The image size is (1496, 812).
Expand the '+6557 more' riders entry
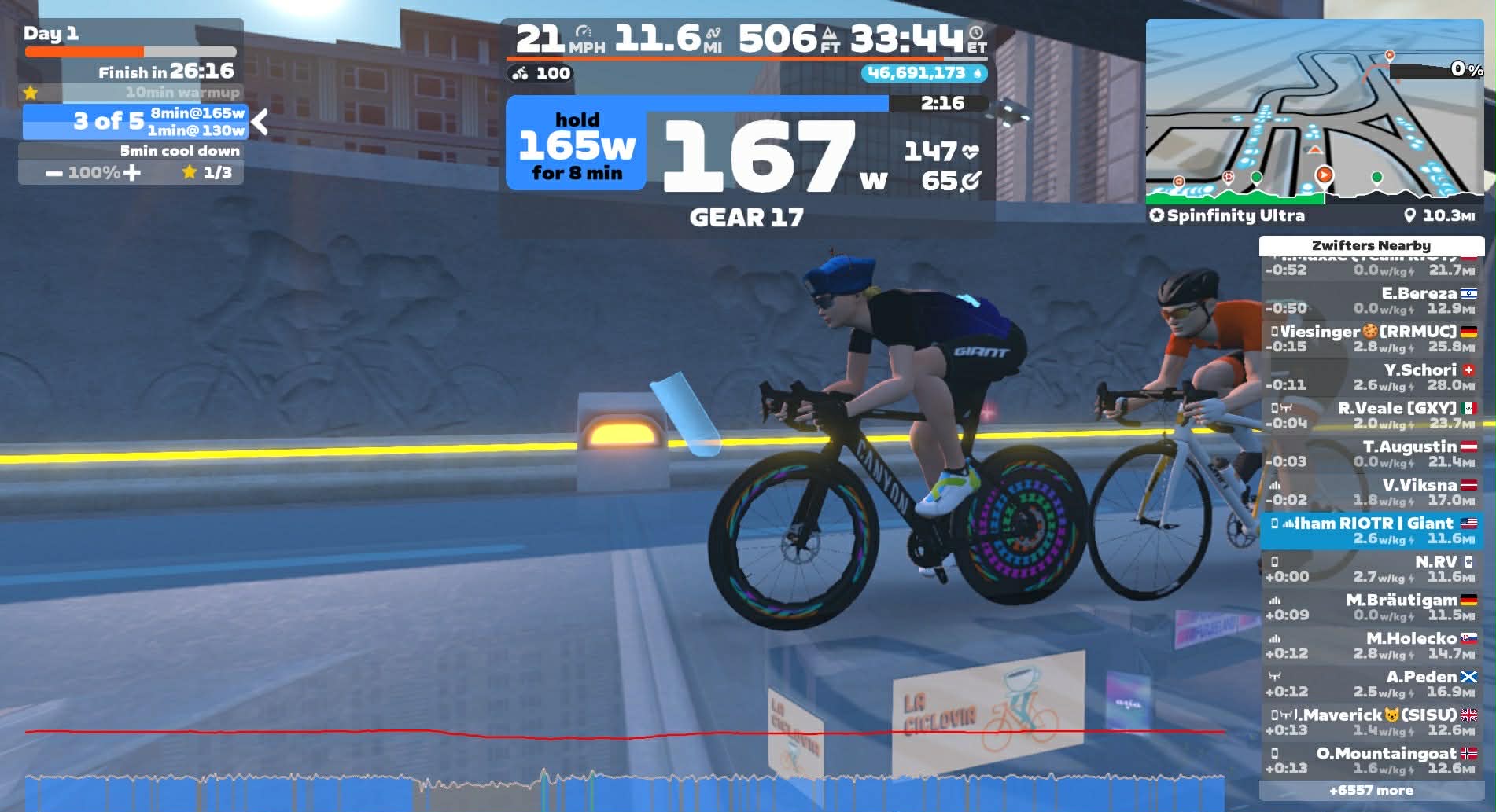click(x=1371, y=791)
